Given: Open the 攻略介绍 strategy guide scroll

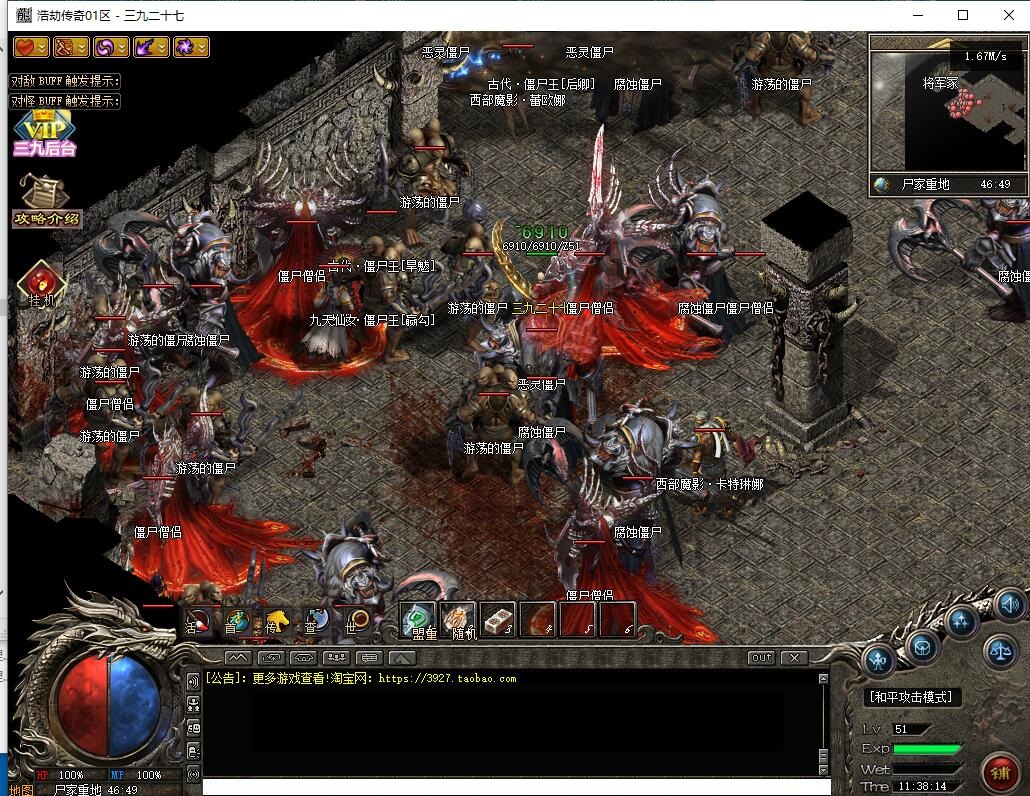Looking at the screenshot, I should pyautogui.click(x=46, y=200).
